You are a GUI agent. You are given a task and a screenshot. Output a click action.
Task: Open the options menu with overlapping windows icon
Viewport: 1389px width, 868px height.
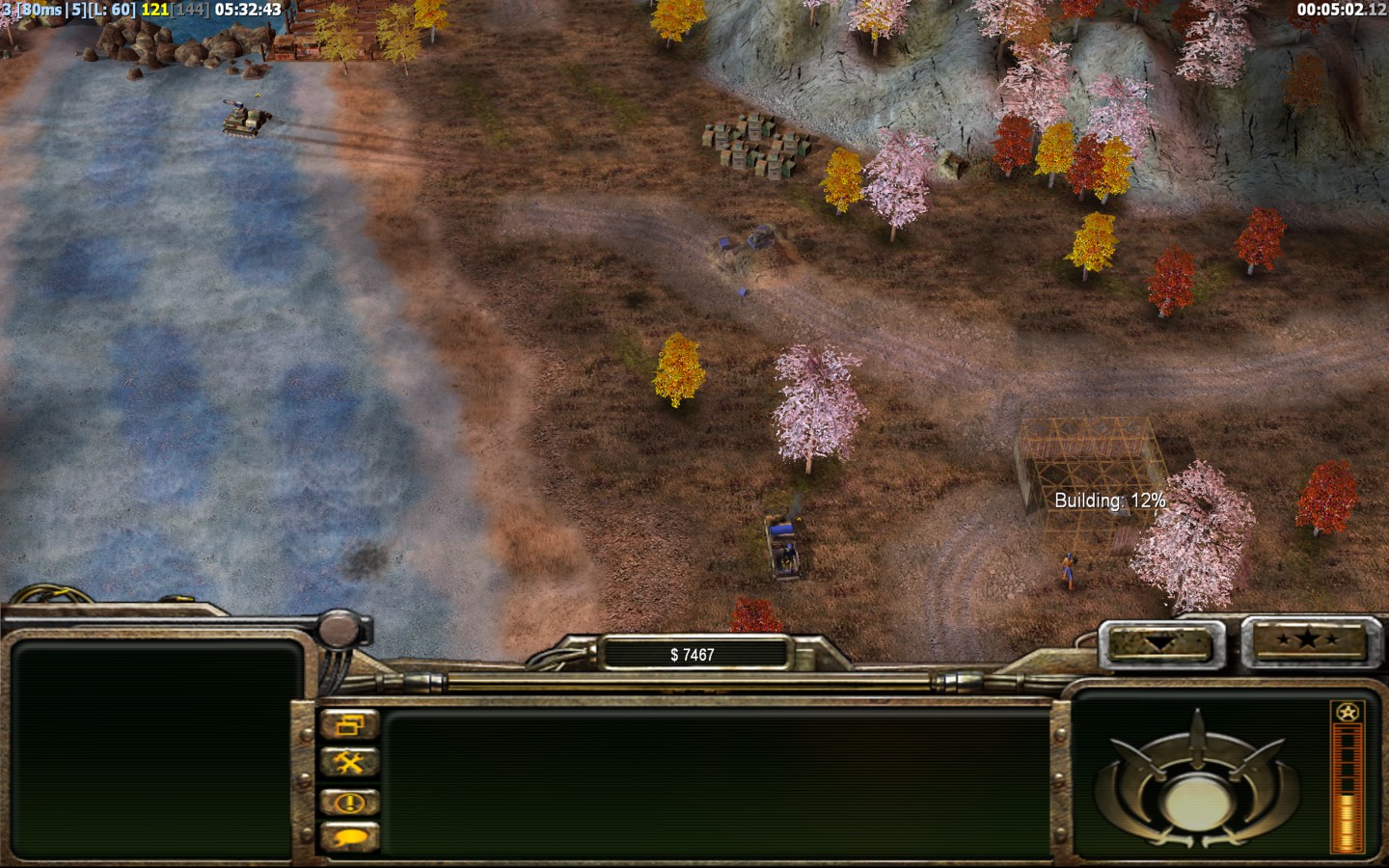point(349,723)
